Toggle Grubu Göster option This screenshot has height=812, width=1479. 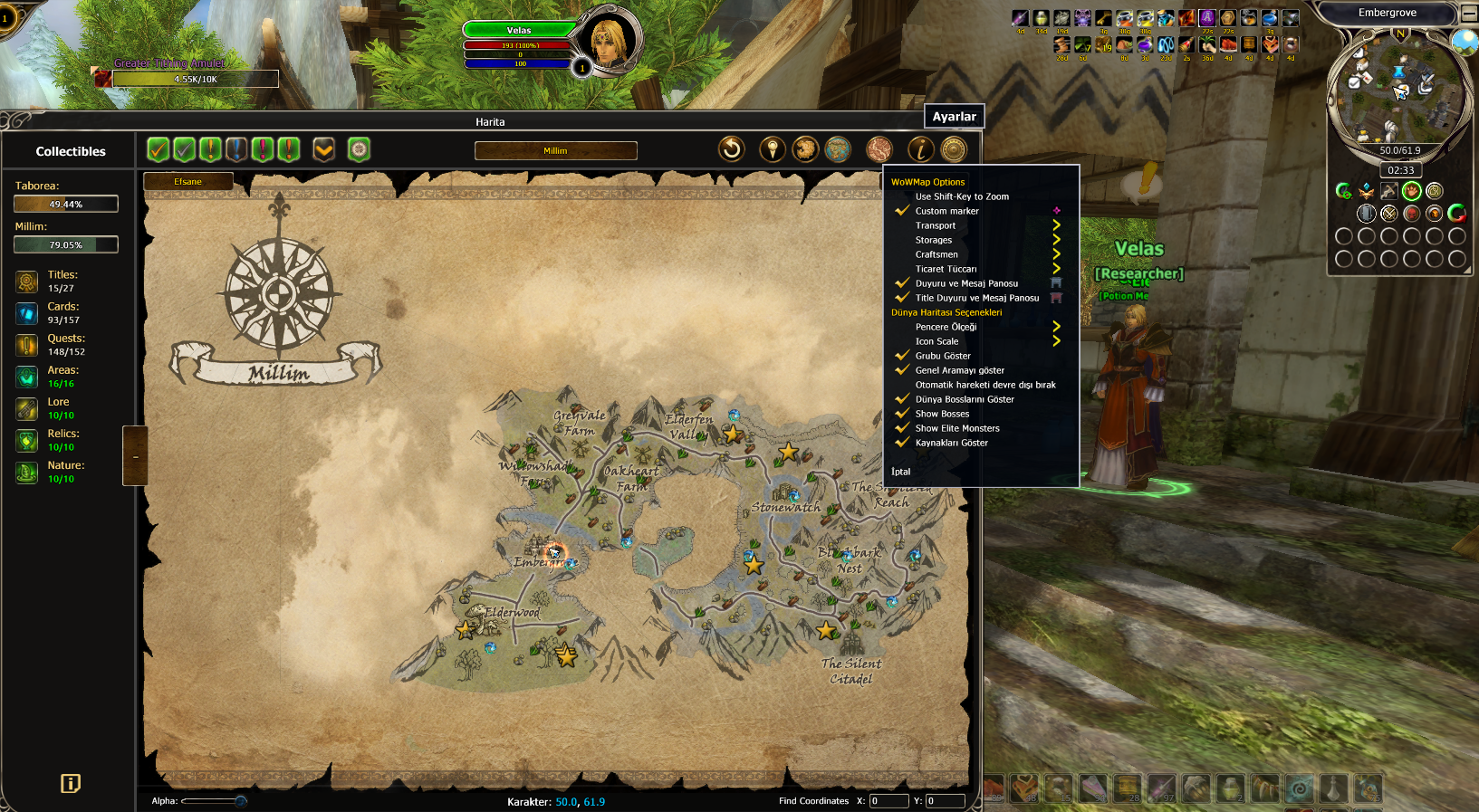tap(943, 356)
